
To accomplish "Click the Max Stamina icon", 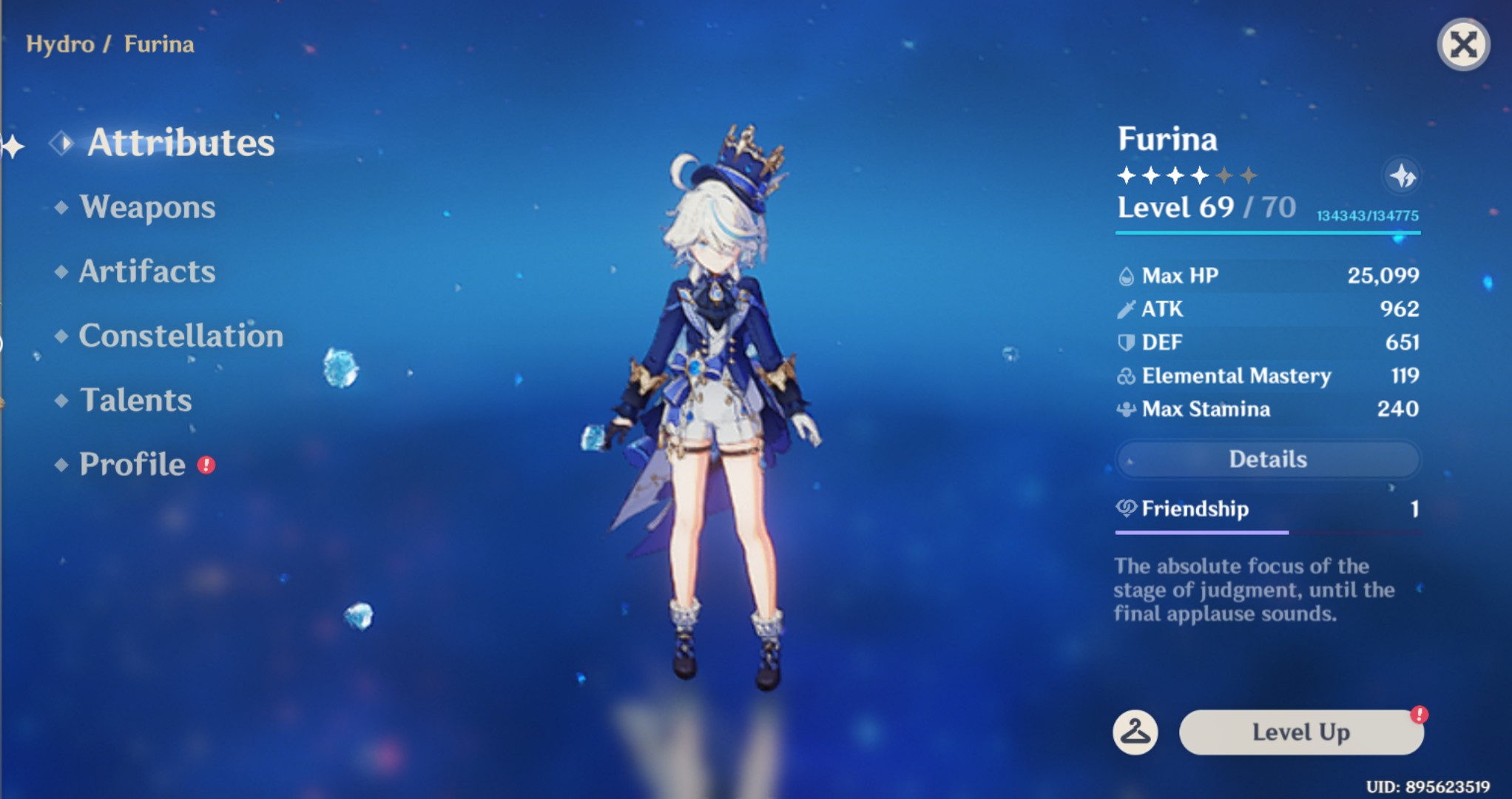I will tap(1126, 409).
